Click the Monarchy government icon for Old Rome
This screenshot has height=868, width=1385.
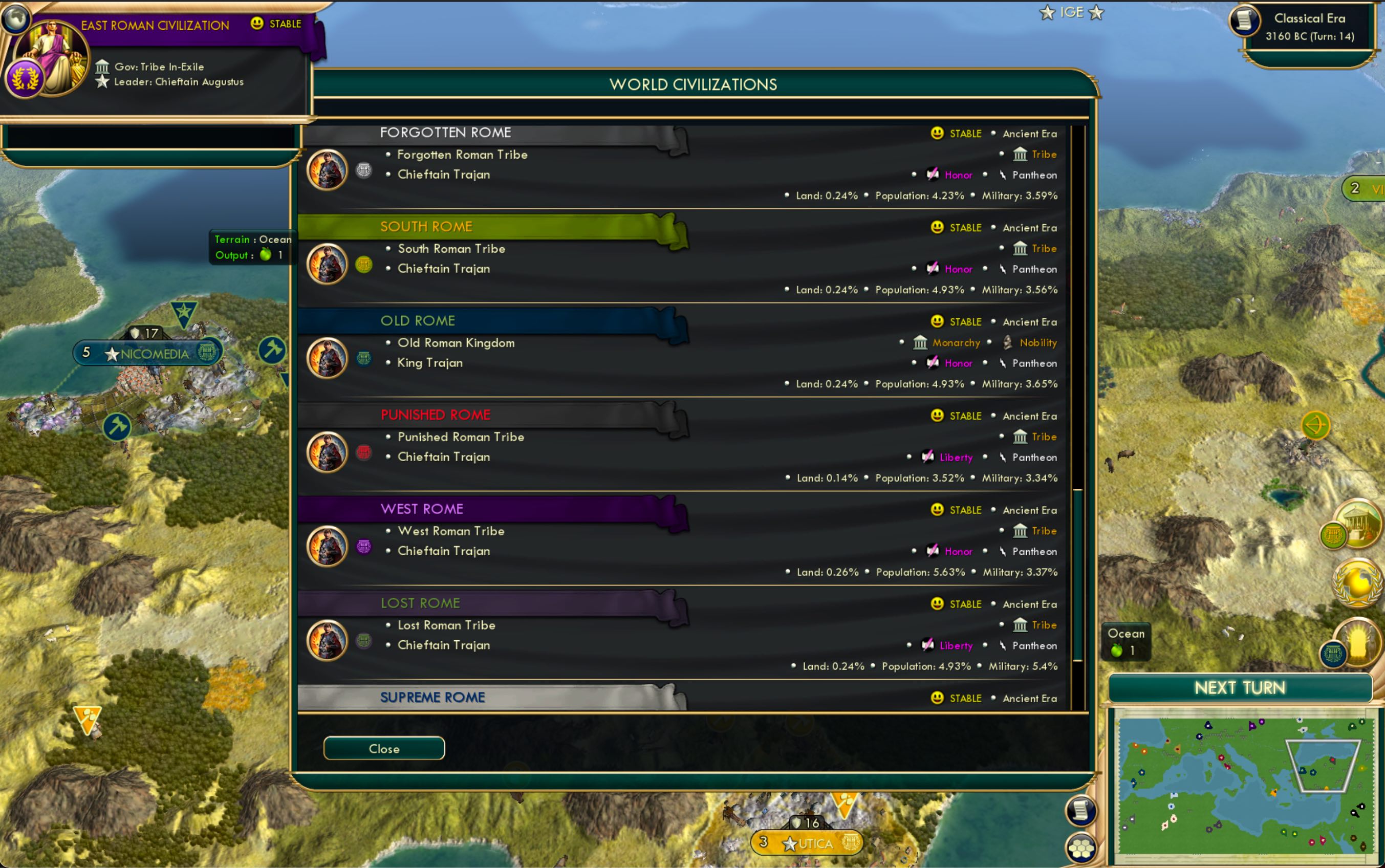click(x=921, y=342)
